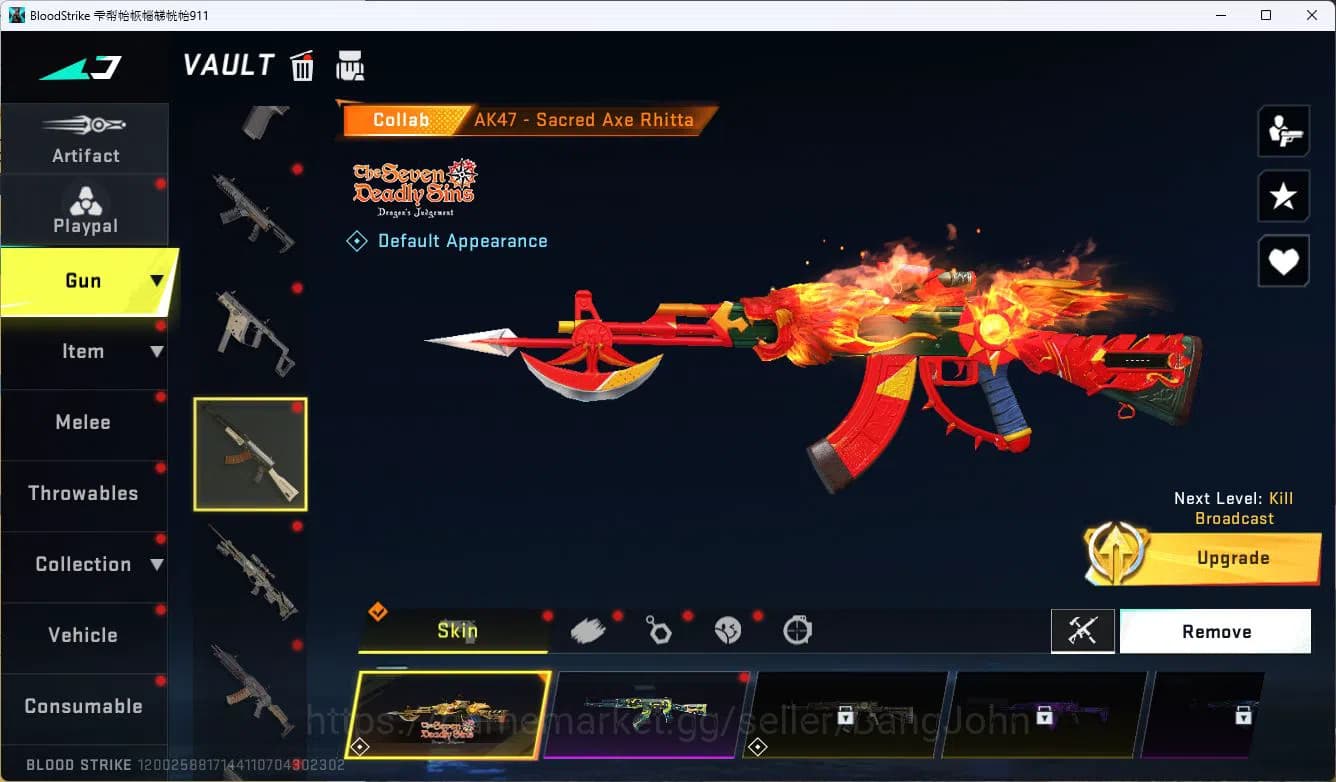Select the spray paint customization icon
The height and width of the screenshot is (782, 1336).
coord(588,628)
